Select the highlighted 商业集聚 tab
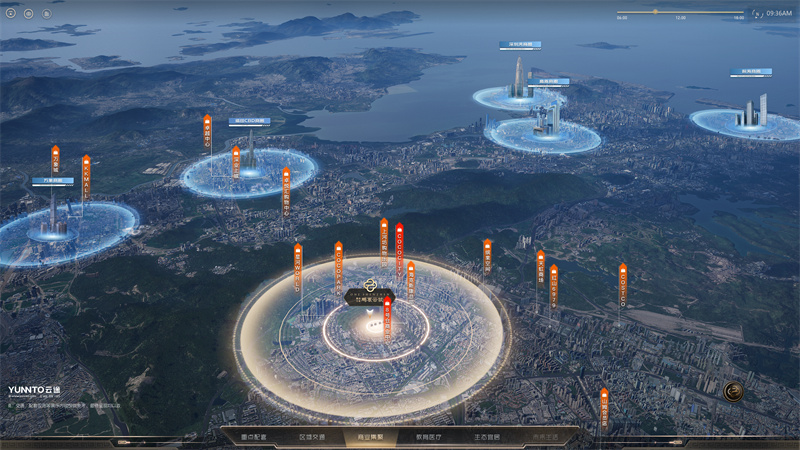This screenshot has height=450, width=800. (x=371, y=437)
